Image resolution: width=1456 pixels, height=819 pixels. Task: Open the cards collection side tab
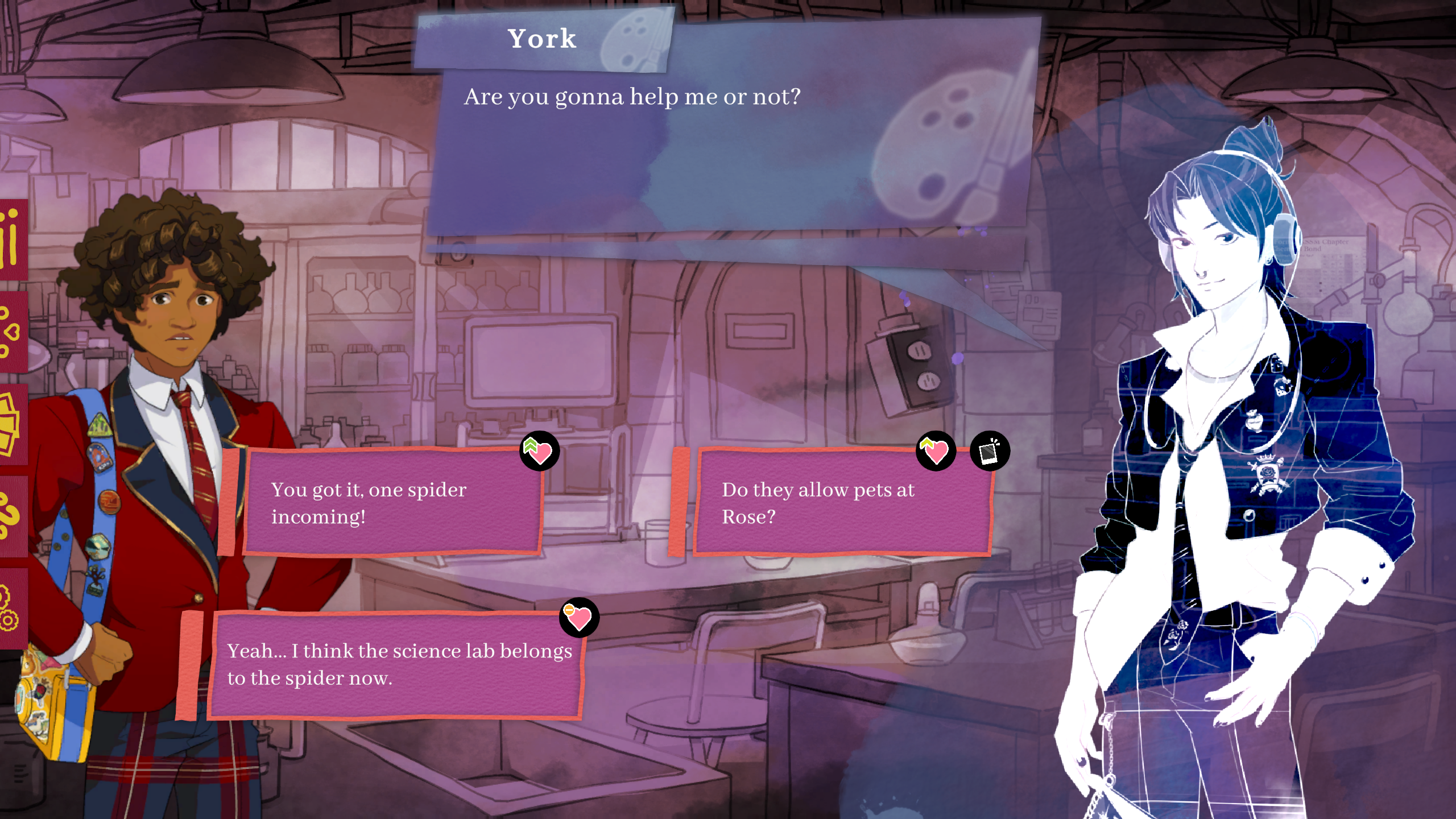(x=11, y=425)
